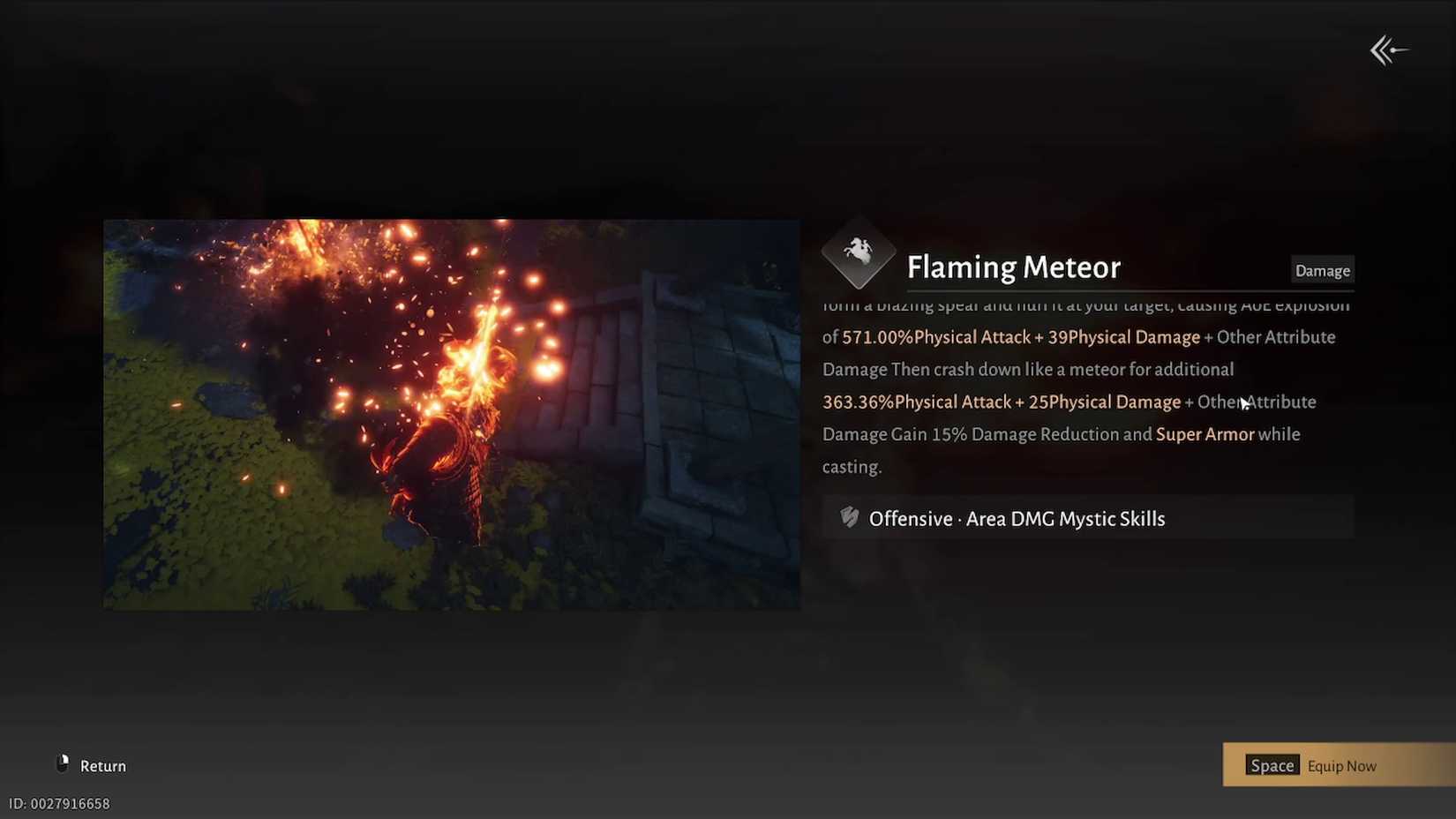Image resolution: width=1456 pixels, height=819 pixels.
Task: Click the skill preview video thumbnail
Action: [452, 413]
